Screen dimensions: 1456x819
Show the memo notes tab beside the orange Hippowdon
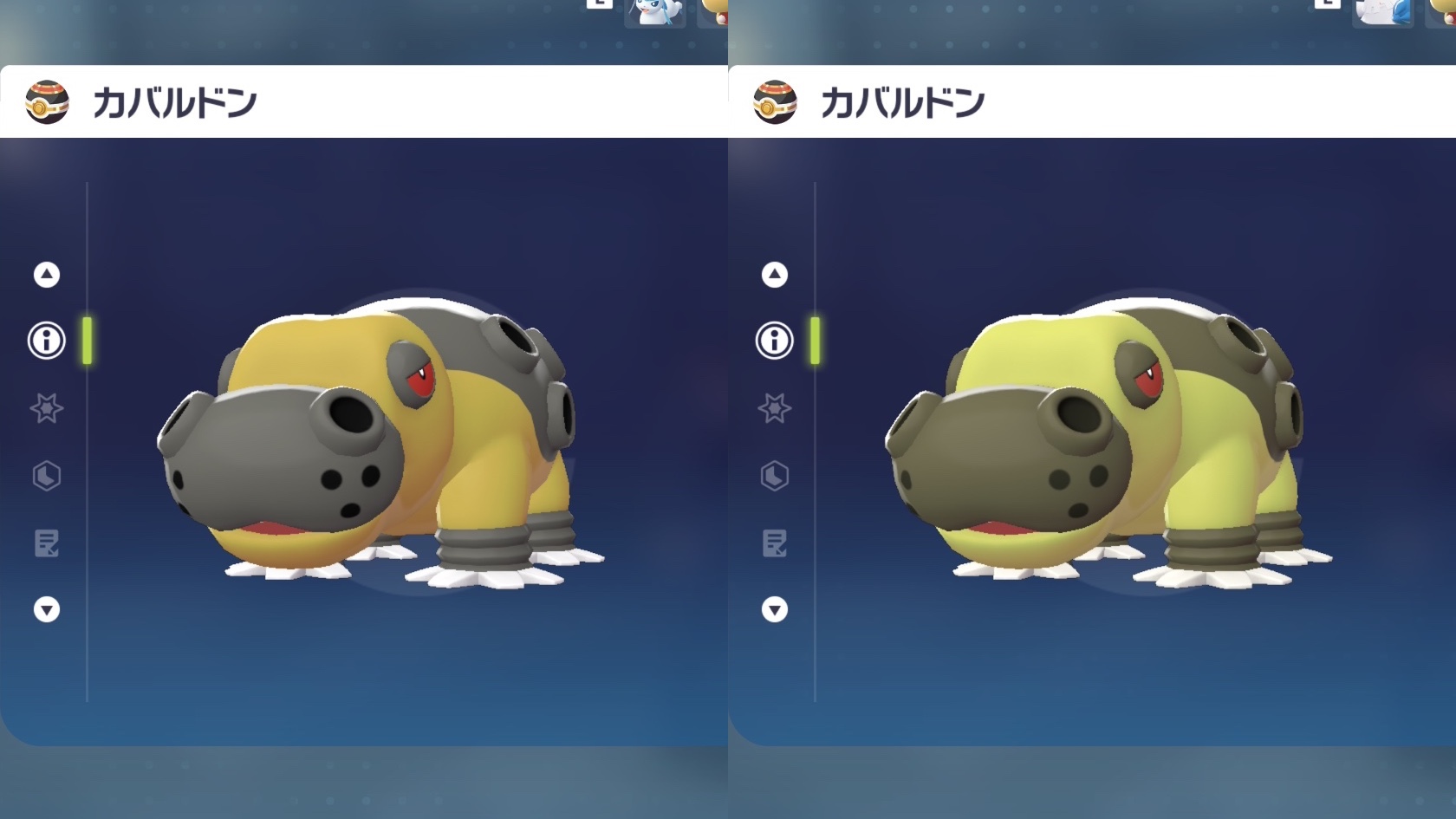point(47,543)
